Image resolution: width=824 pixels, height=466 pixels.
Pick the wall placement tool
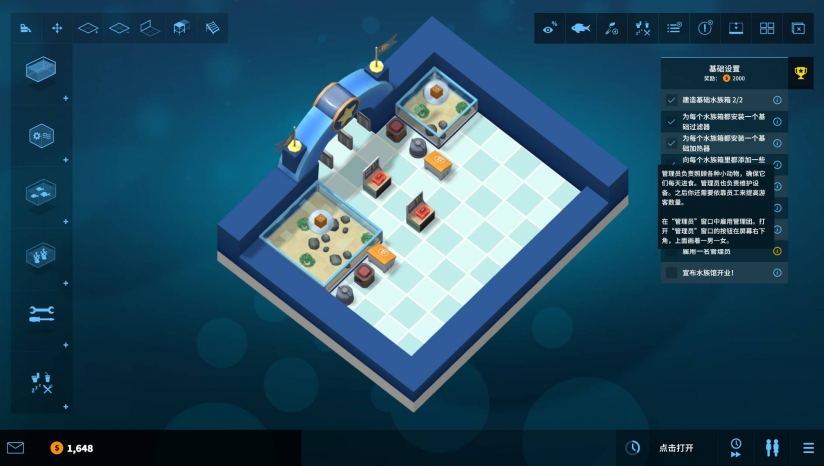pos(150,28)
